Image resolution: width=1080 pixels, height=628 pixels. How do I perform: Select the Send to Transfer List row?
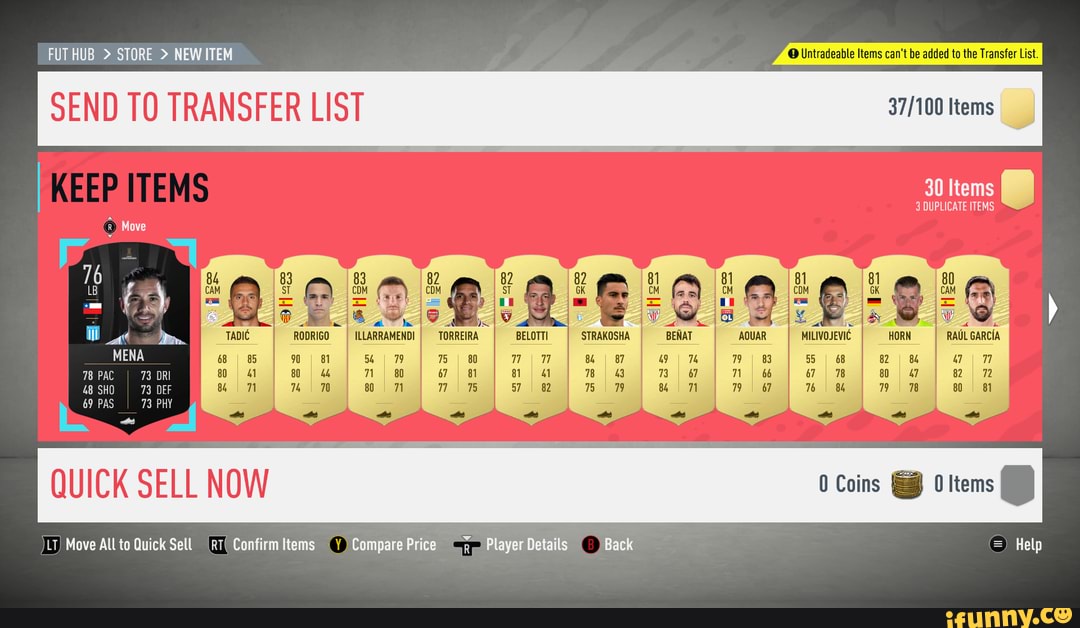coord(540,108)
